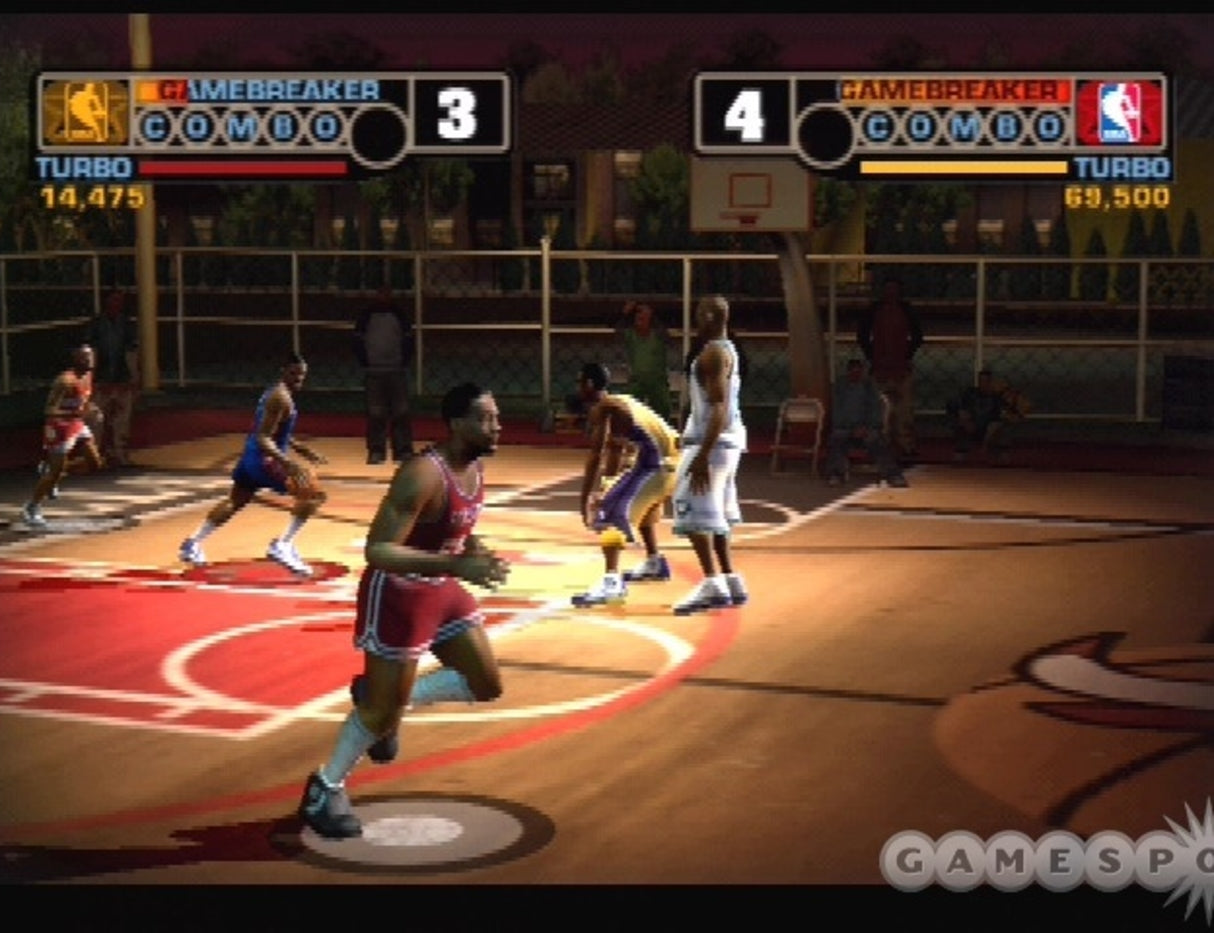
Task: Click the black Gamebreaker orb beside score 3
Action: tap(379, 134)
